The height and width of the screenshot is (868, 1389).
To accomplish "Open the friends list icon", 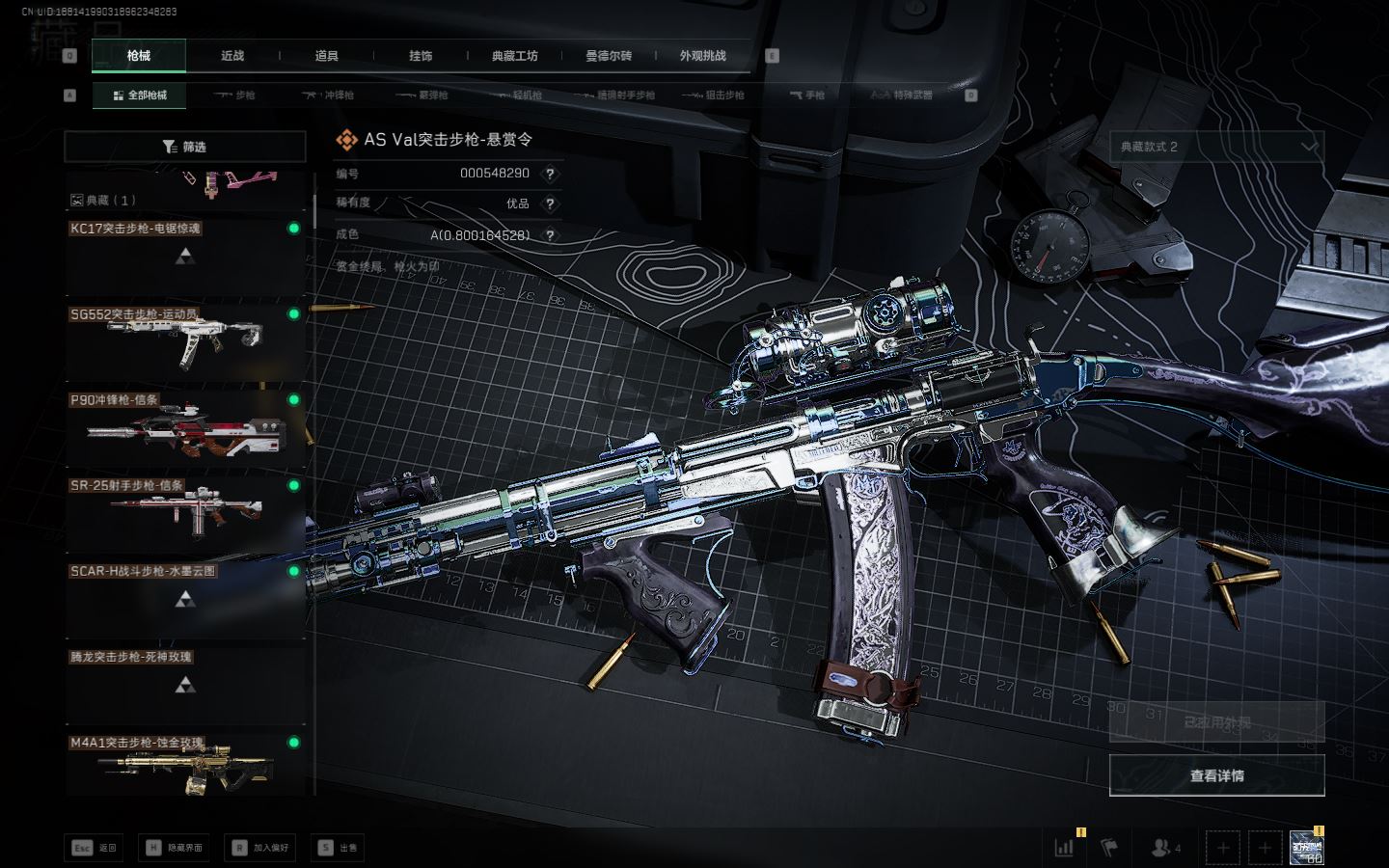I will (x=1165, y=848).
